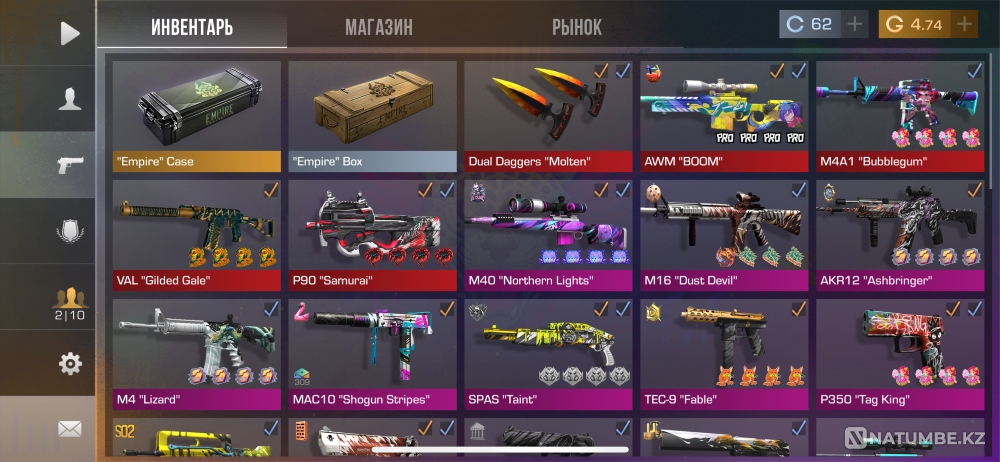Select the MAC10 "Shogun Stripes" skin
The width and height of the screenshot is (1000, 462).
click(372, 353)
